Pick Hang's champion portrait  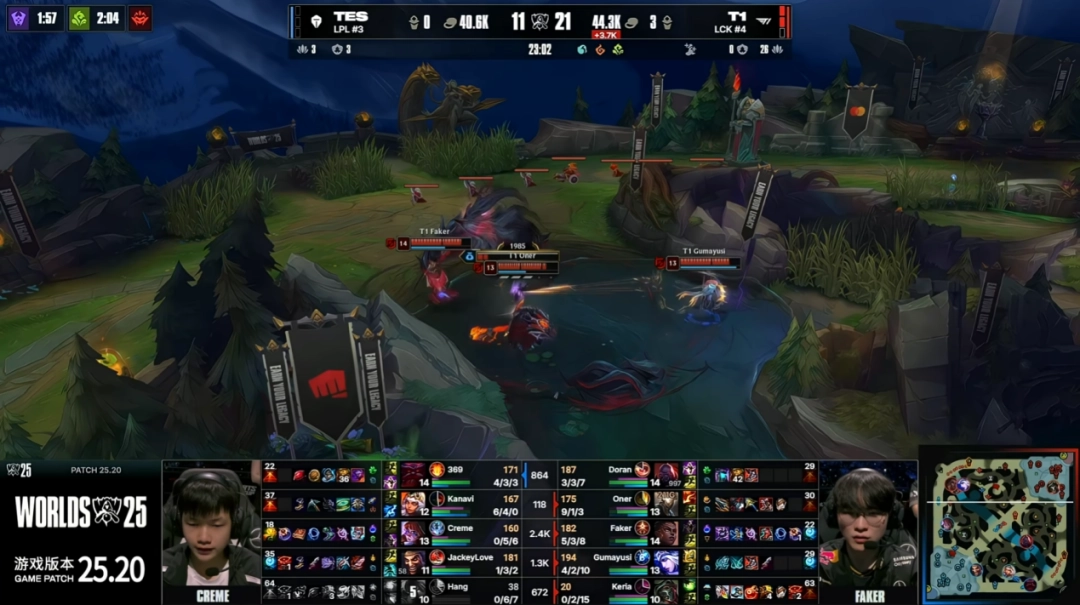tap(413, 590)
